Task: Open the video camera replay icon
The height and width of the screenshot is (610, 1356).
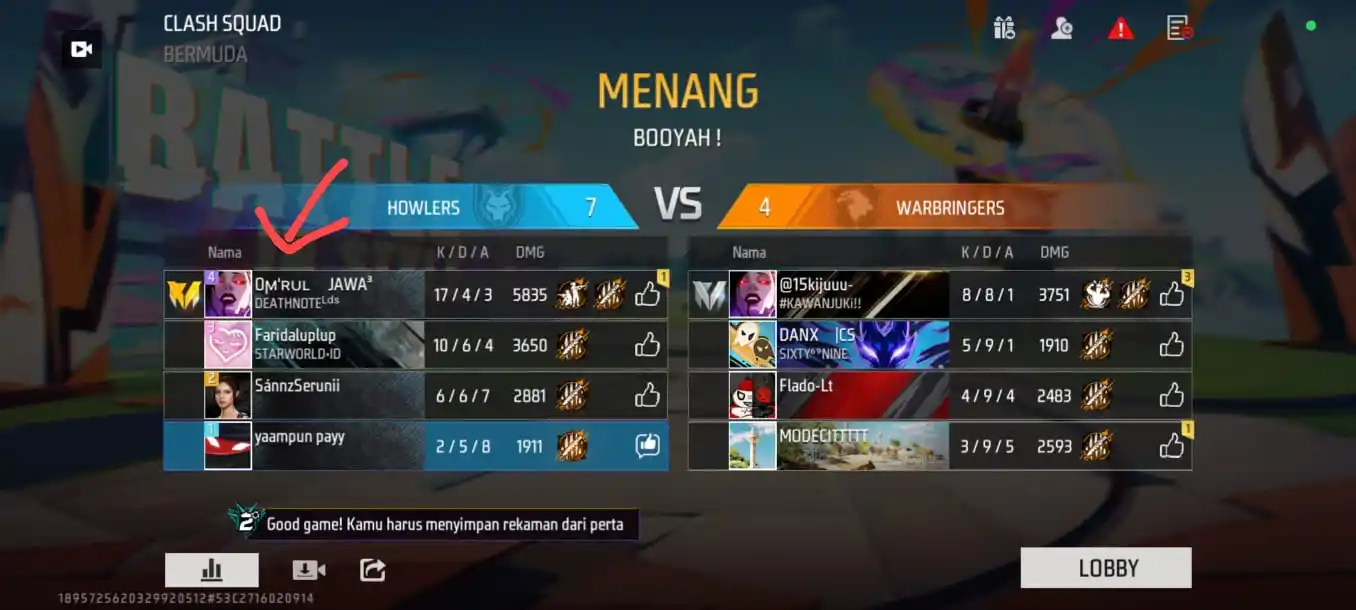Action: click(82, 49)
